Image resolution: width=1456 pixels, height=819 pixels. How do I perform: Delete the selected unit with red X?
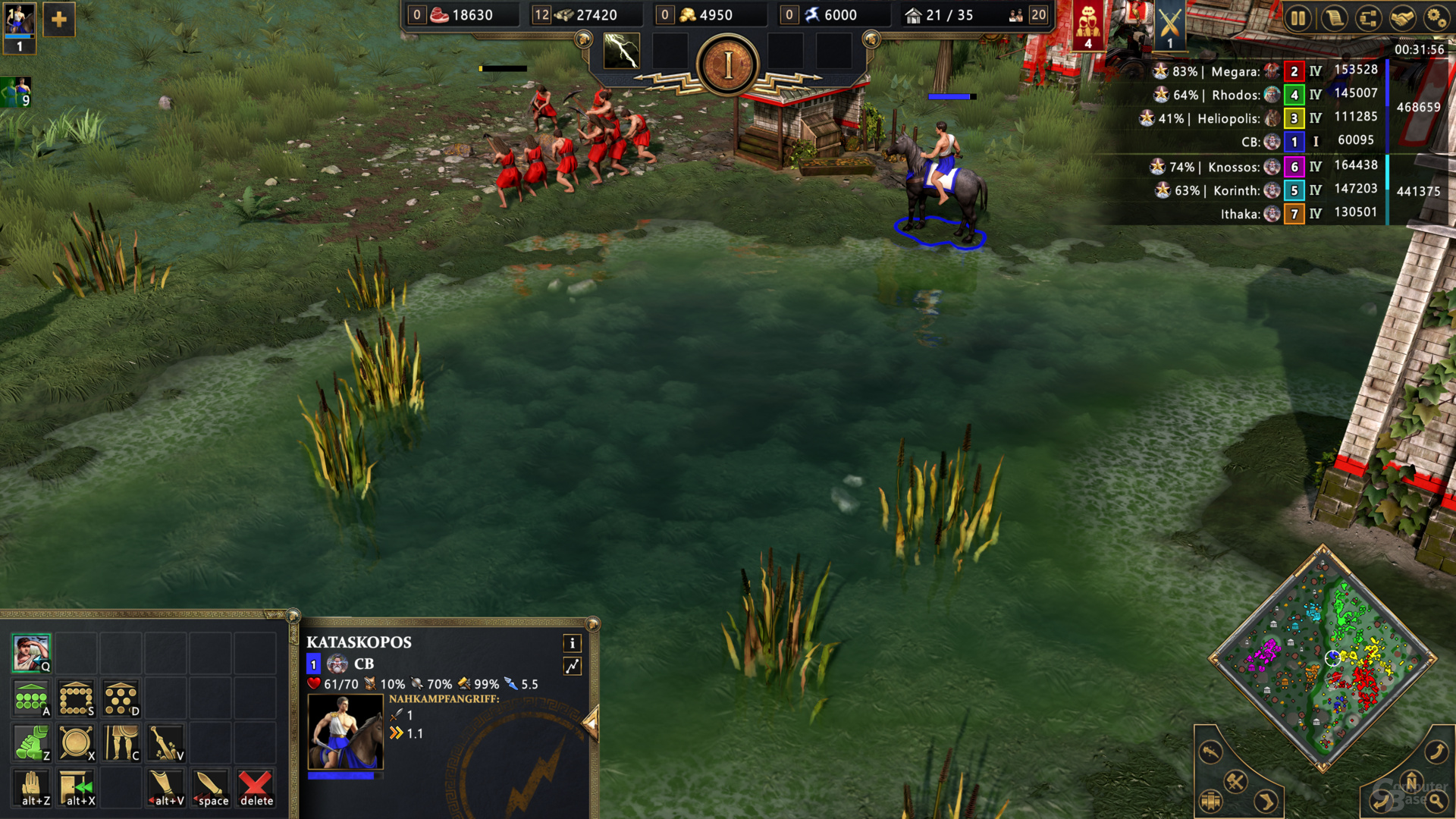(256, 788)
